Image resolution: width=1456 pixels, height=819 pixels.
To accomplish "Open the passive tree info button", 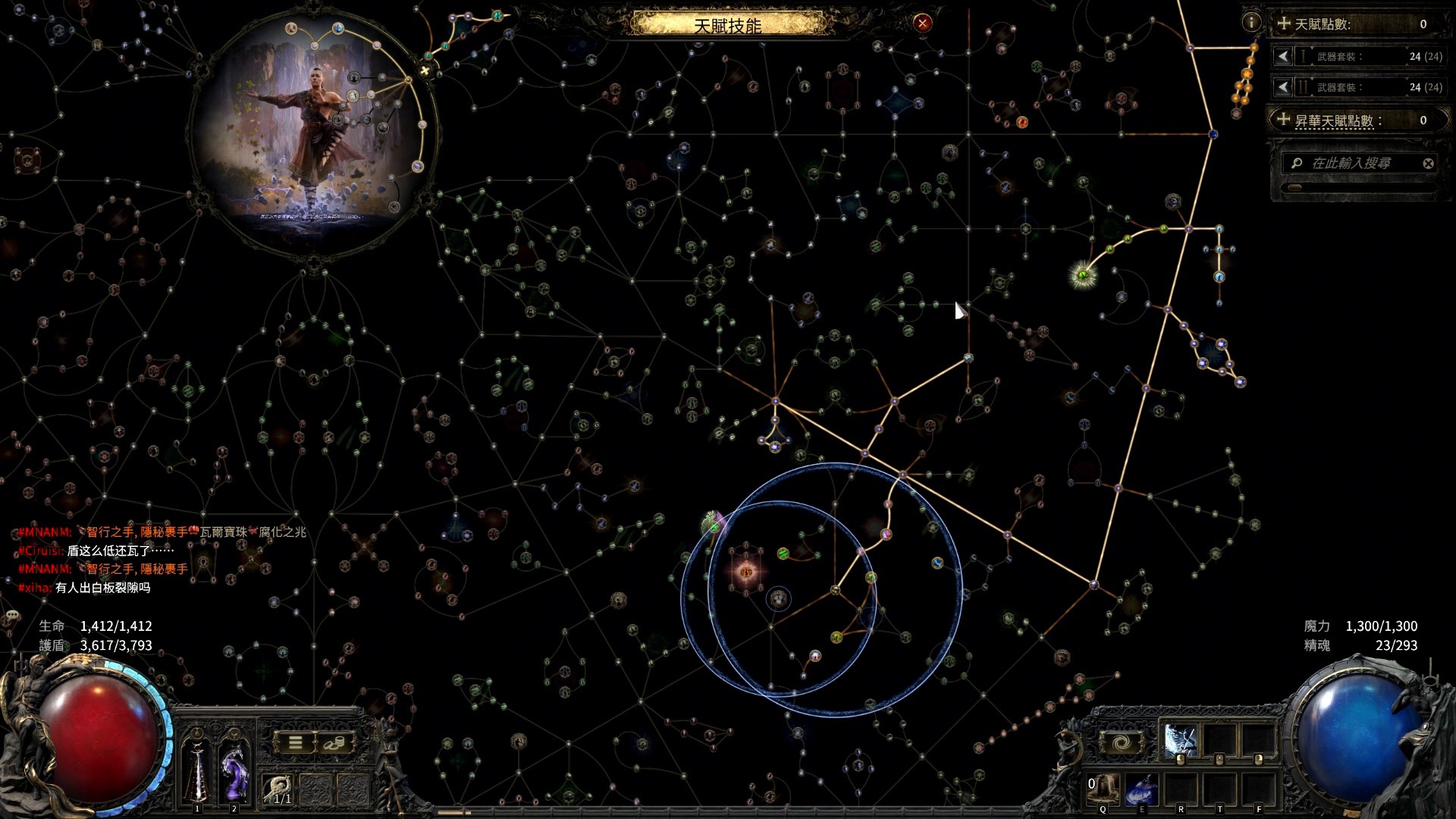I will [1251, 23].
